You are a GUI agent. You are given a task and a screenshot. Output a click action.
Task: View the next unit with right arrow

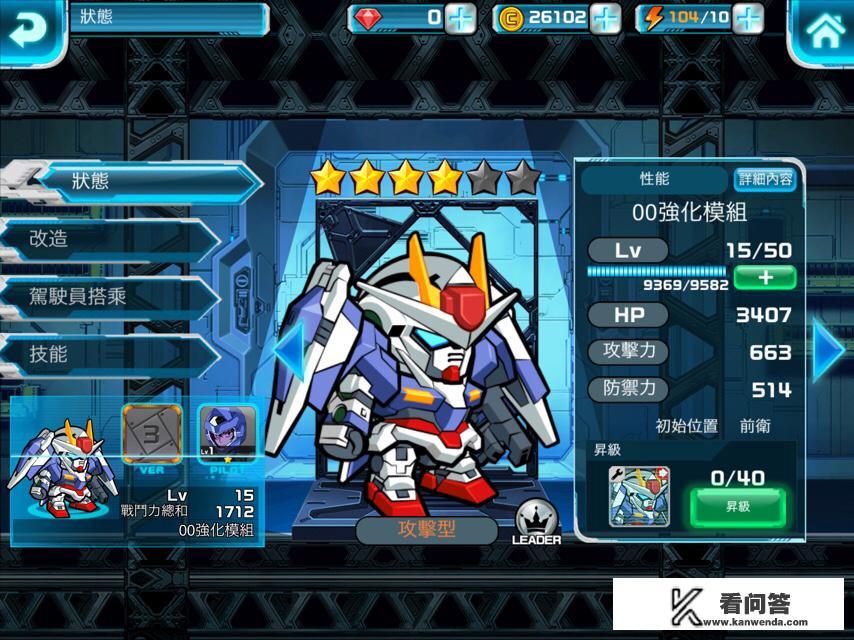pos(828,351)
